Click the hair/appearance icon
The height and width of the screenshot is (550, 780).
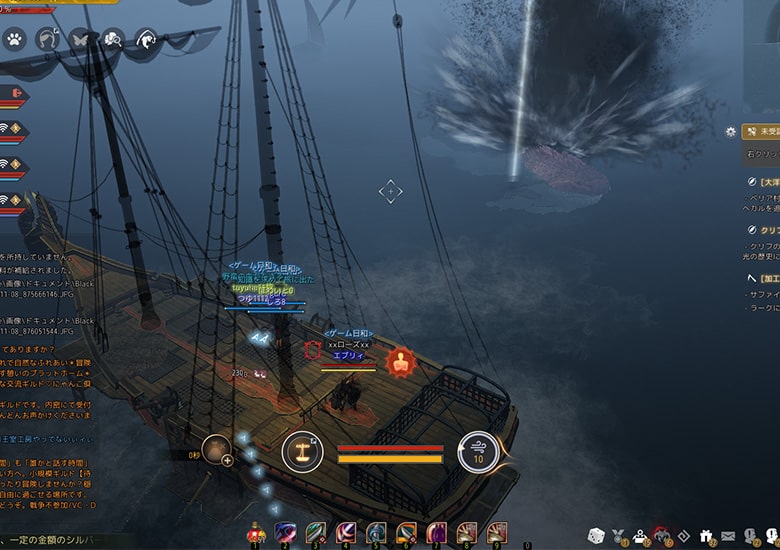tap(46, 40)
